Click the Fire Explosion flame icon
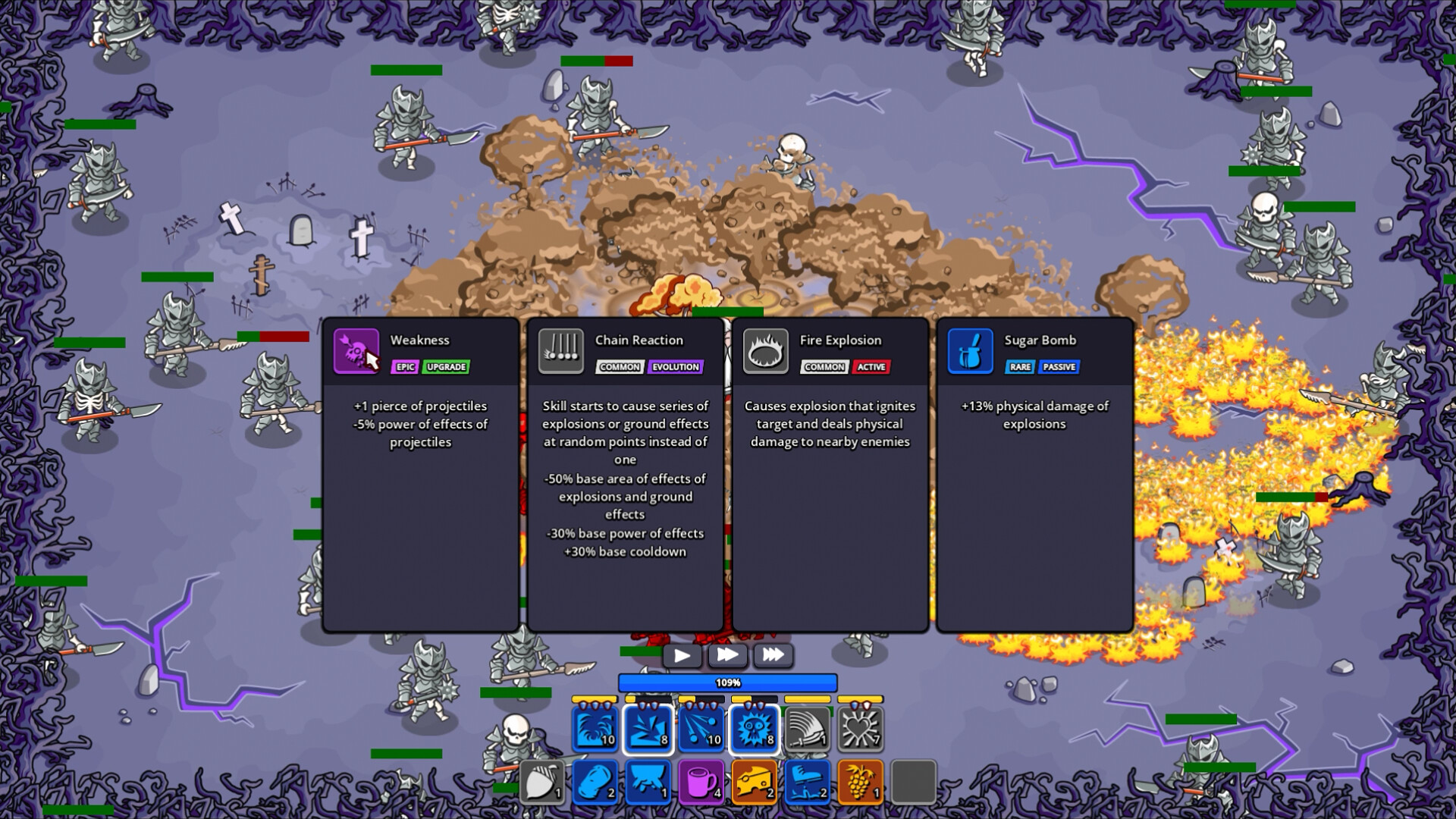 click(x=766, y=350)
